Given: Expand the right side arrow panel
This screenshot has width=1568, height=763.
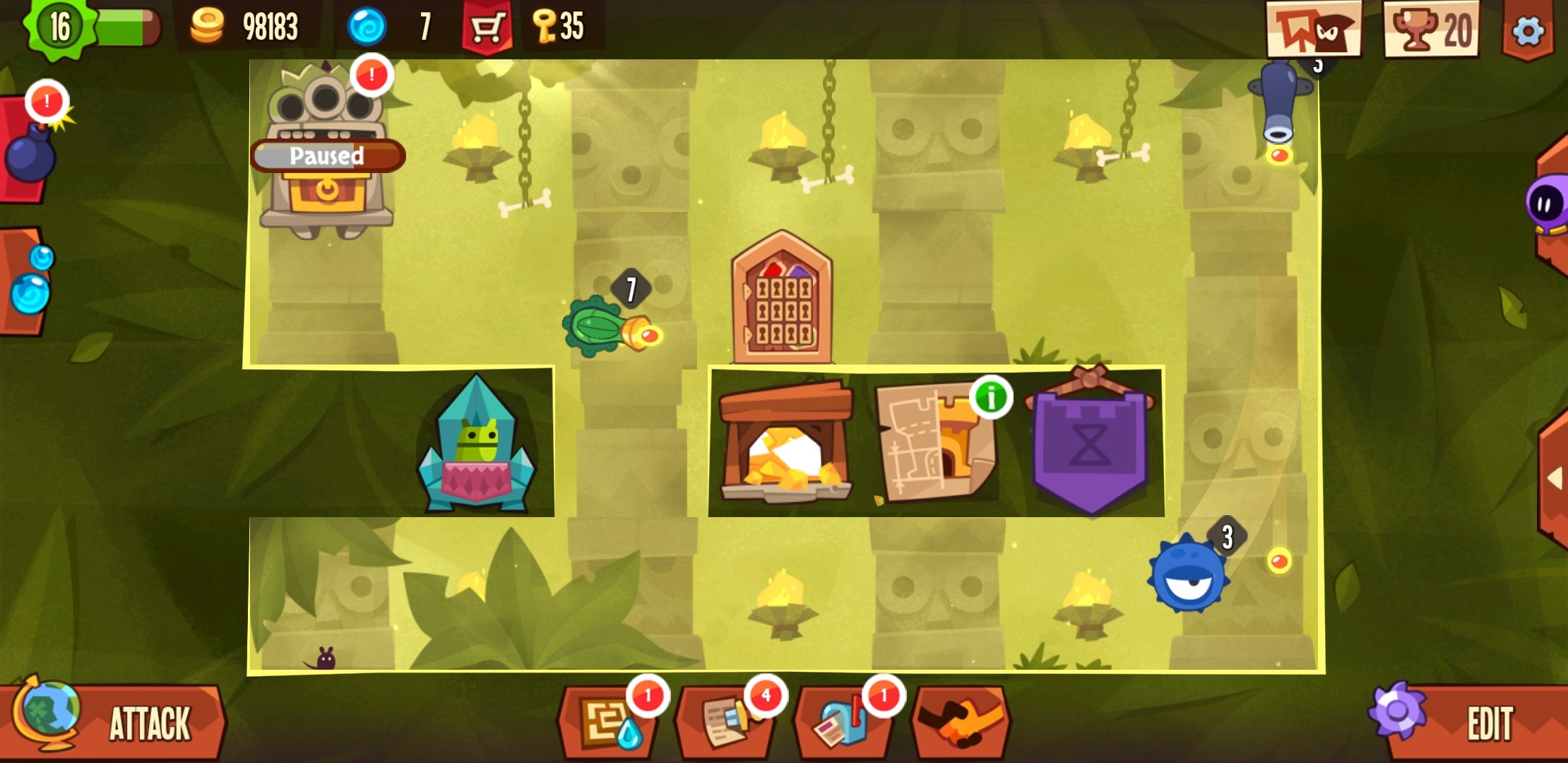Looking at the screenshot, I should [x=1554, y=479].
